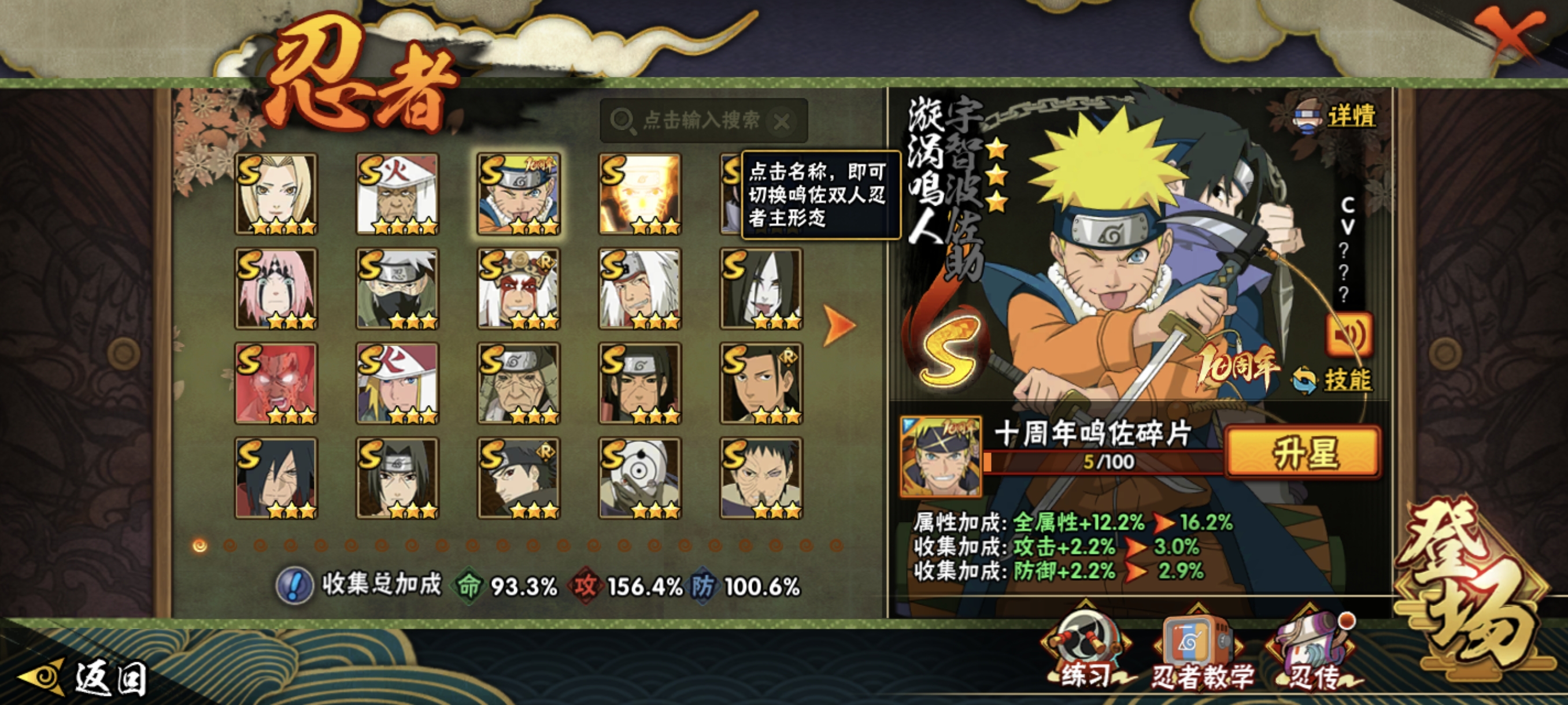Select the pink-haired Sakura portrait
Viewport: 1568px width, 705px height.
(x=276, y=288)
